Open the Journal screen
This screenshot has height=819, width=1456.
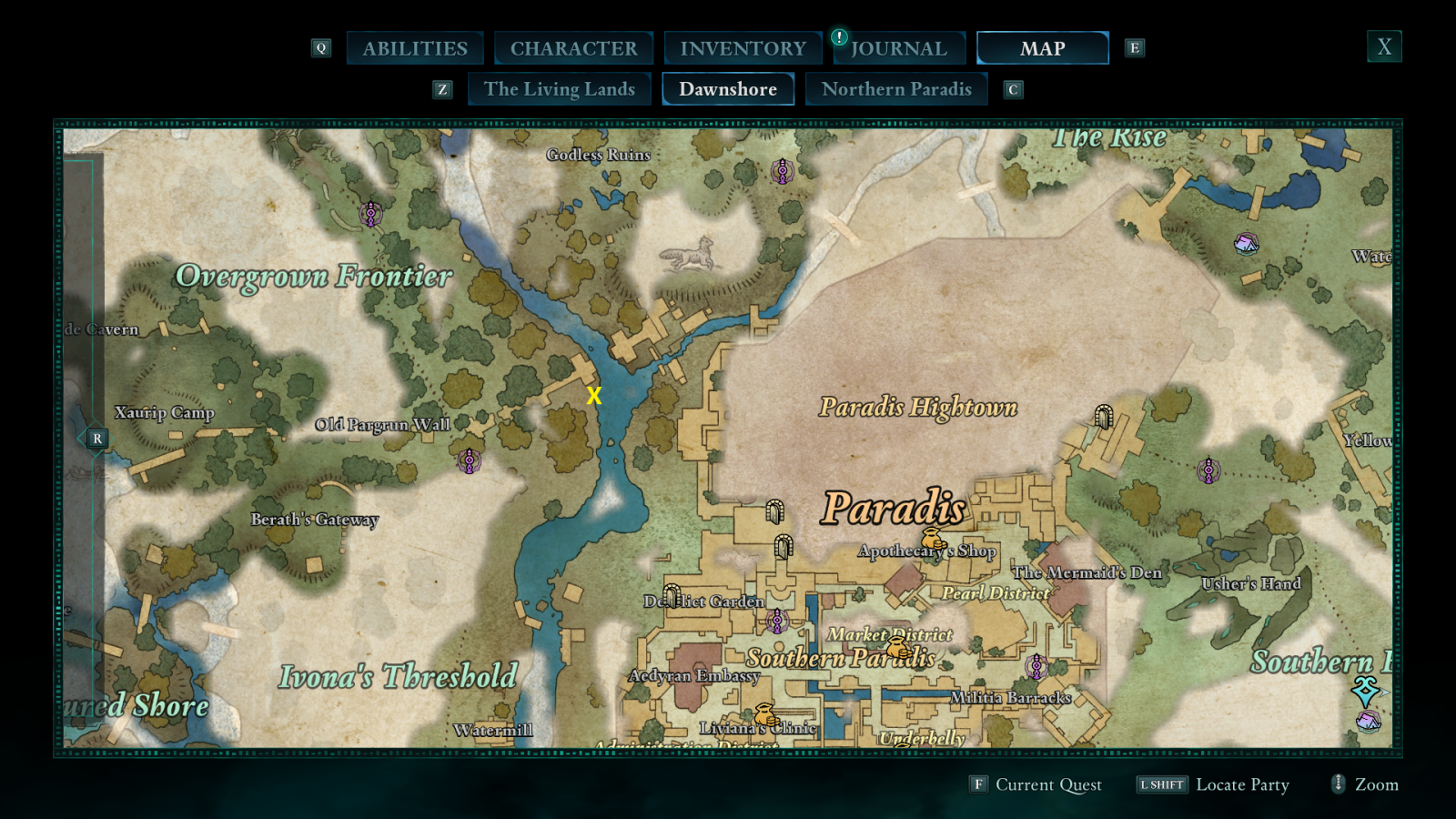[899, 47]
